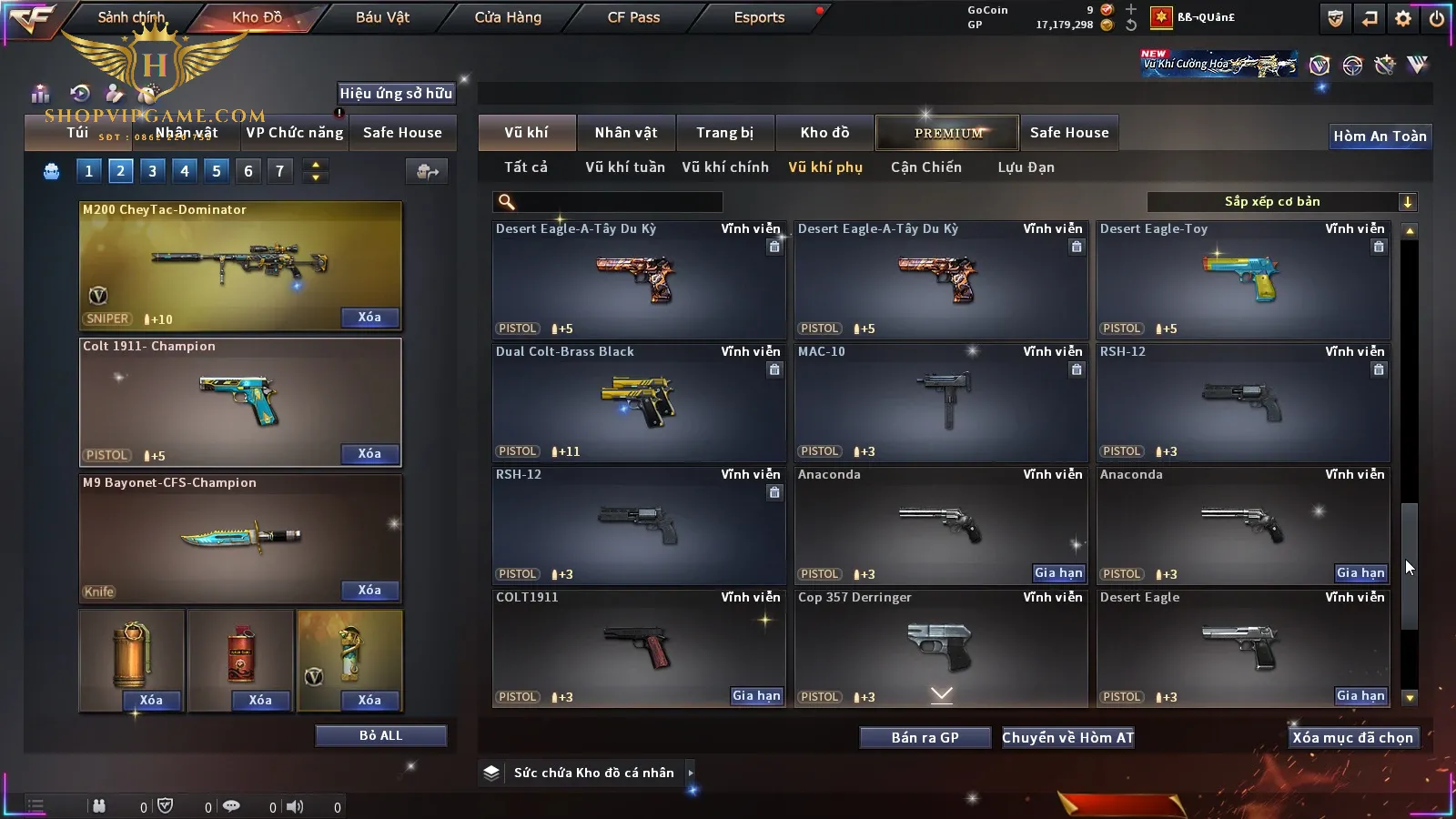1456x819 pixels.
Task: Open the gear settings icon
Action: 1403,18
